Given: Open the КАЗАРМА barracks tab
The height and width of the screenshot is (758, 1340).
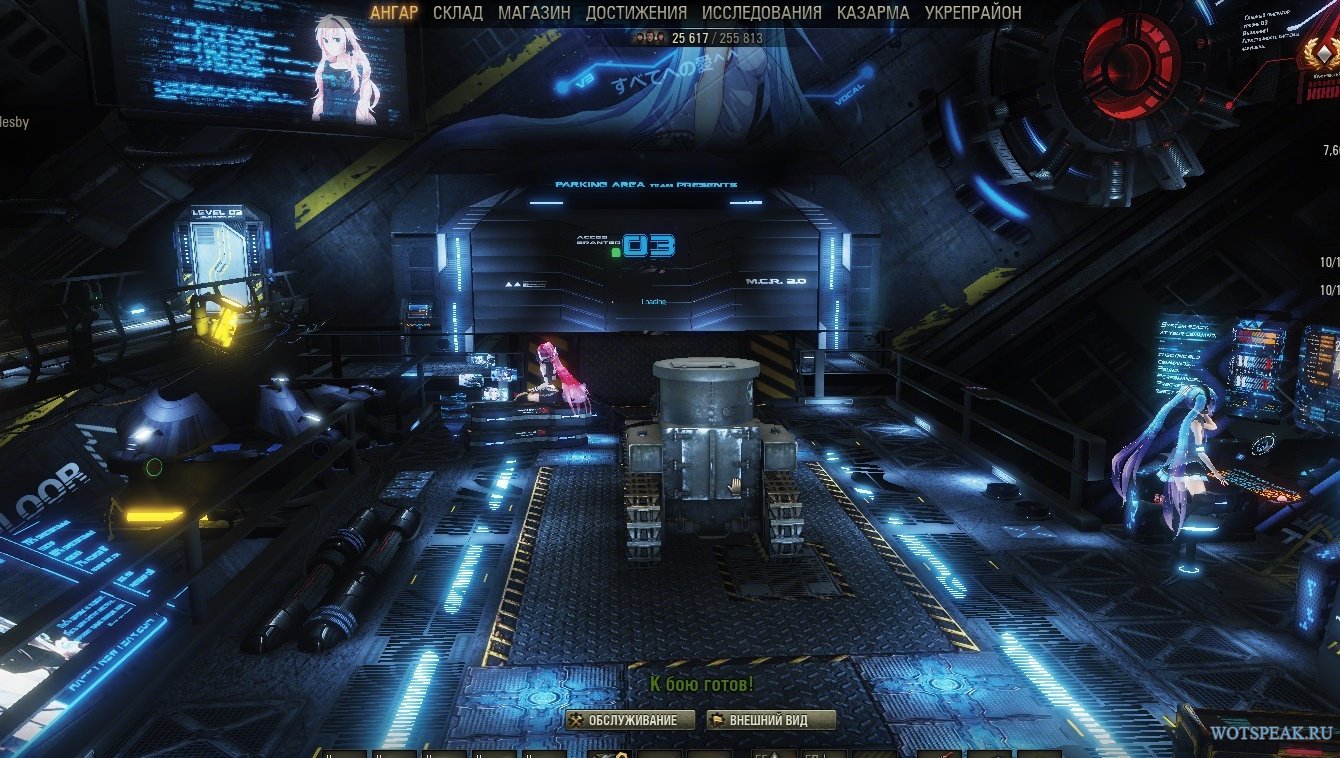Looking at the screenshot, I should (873, 13).
